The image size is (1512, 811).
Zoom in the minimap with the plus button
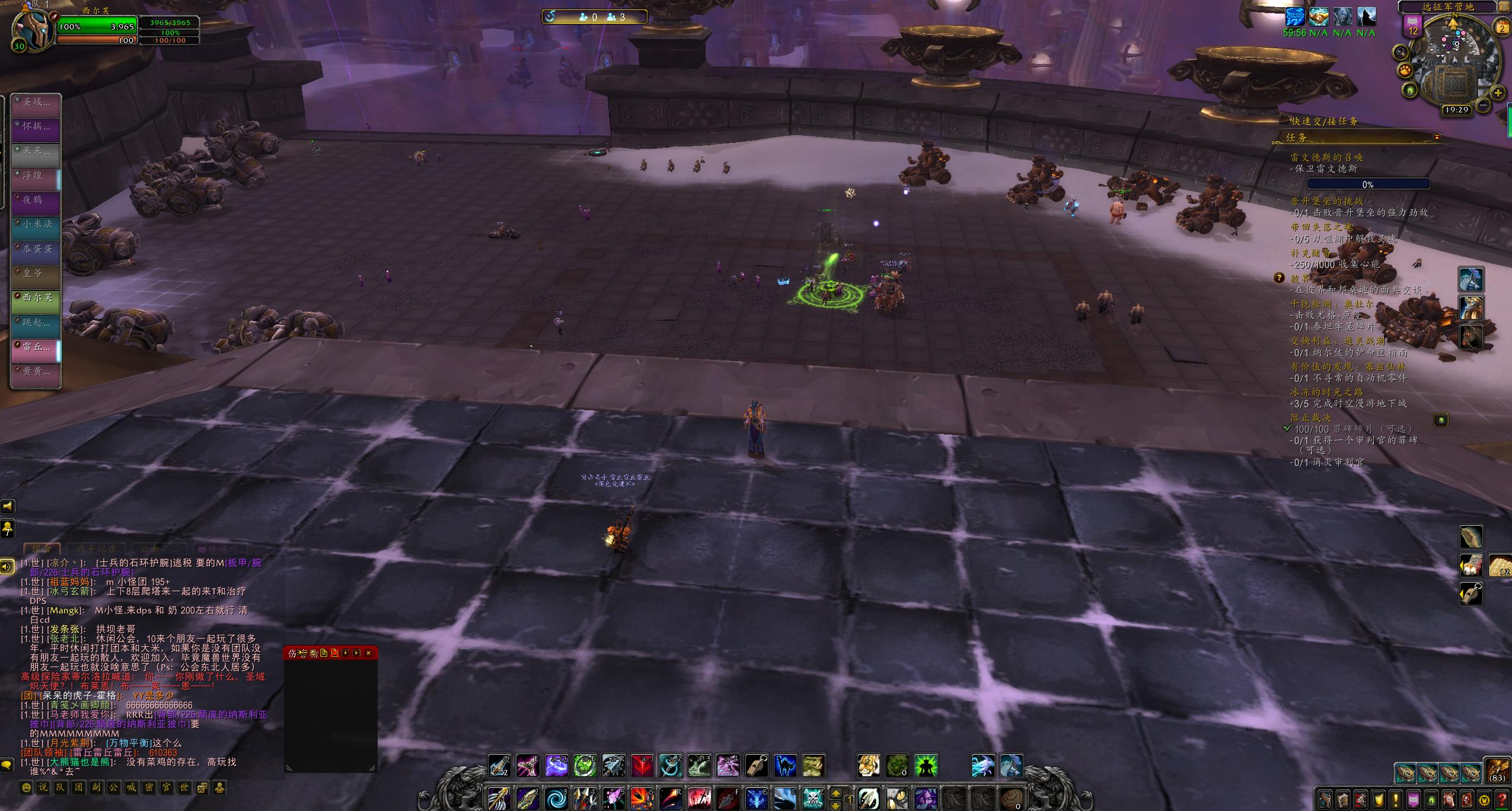[1498, 93]
